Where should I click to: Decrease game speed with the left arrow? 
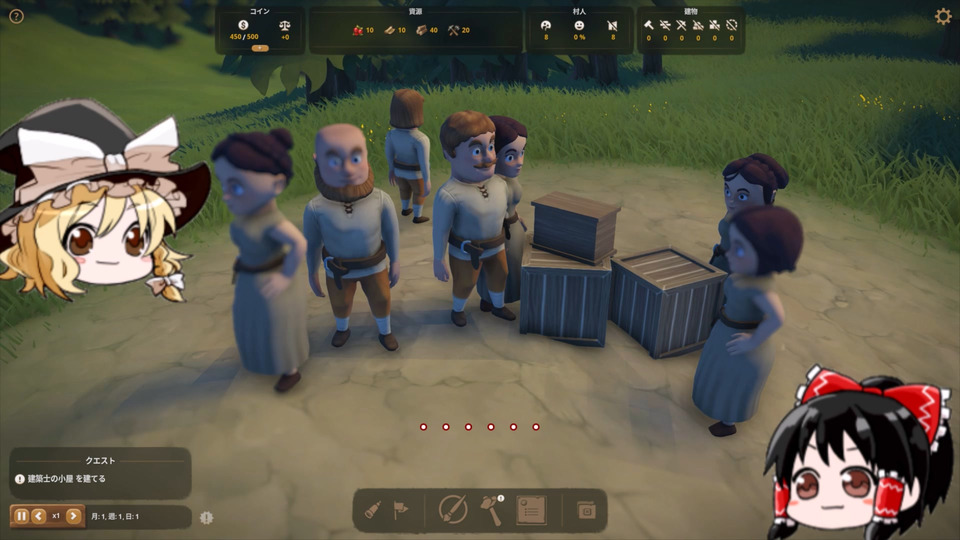pos(39,516)
